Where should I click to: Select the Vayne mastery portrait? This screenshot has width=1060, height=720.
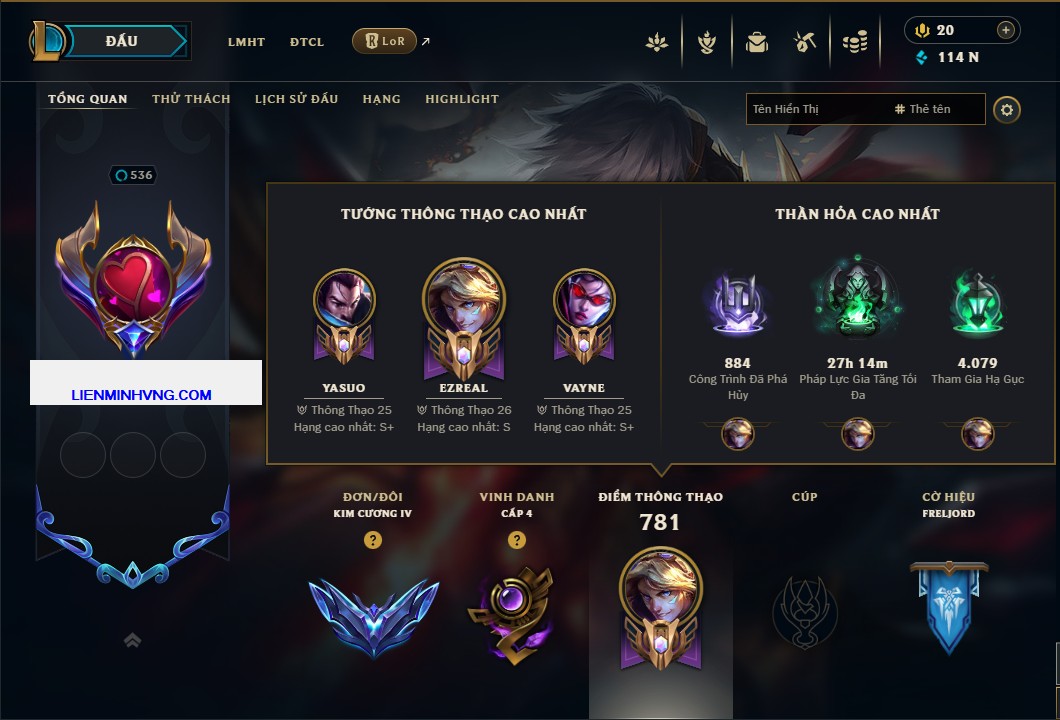pos(584,300)
